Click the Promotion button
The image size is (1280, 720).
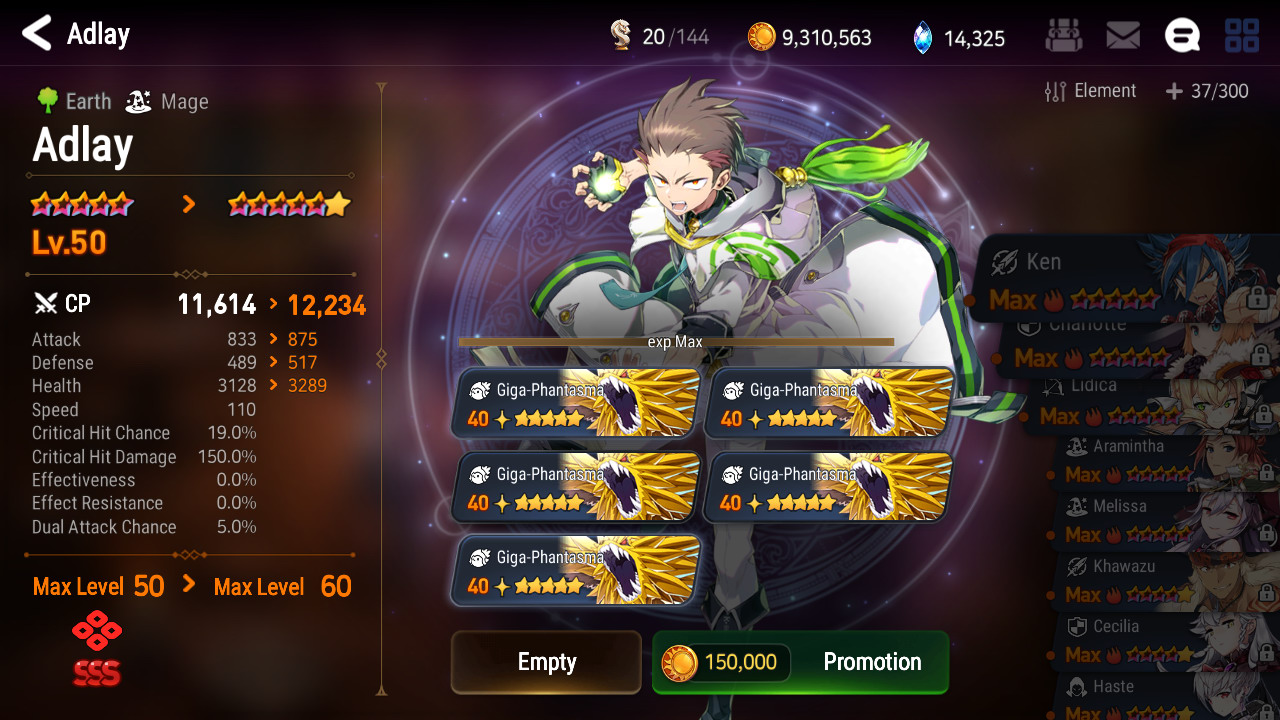pos(800,662)
